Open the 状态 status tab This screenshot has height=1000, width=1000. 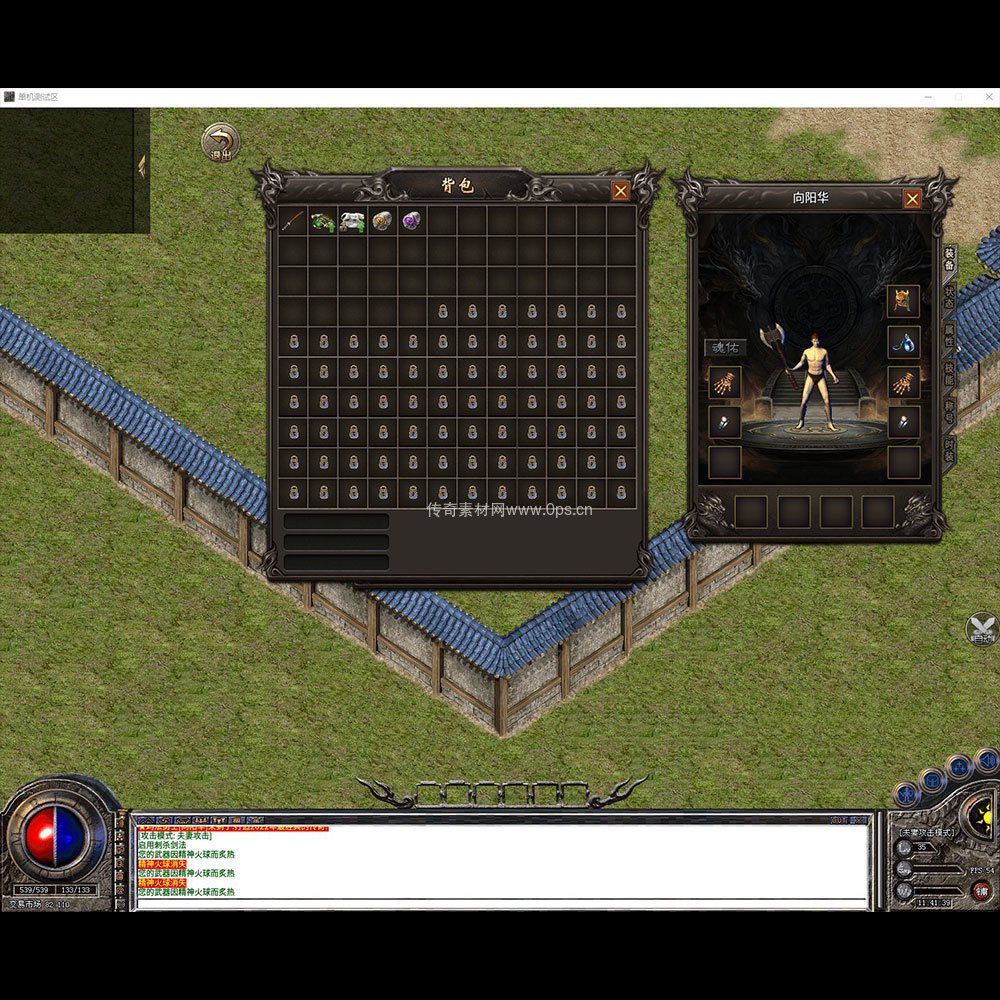(x=949, y=297)
